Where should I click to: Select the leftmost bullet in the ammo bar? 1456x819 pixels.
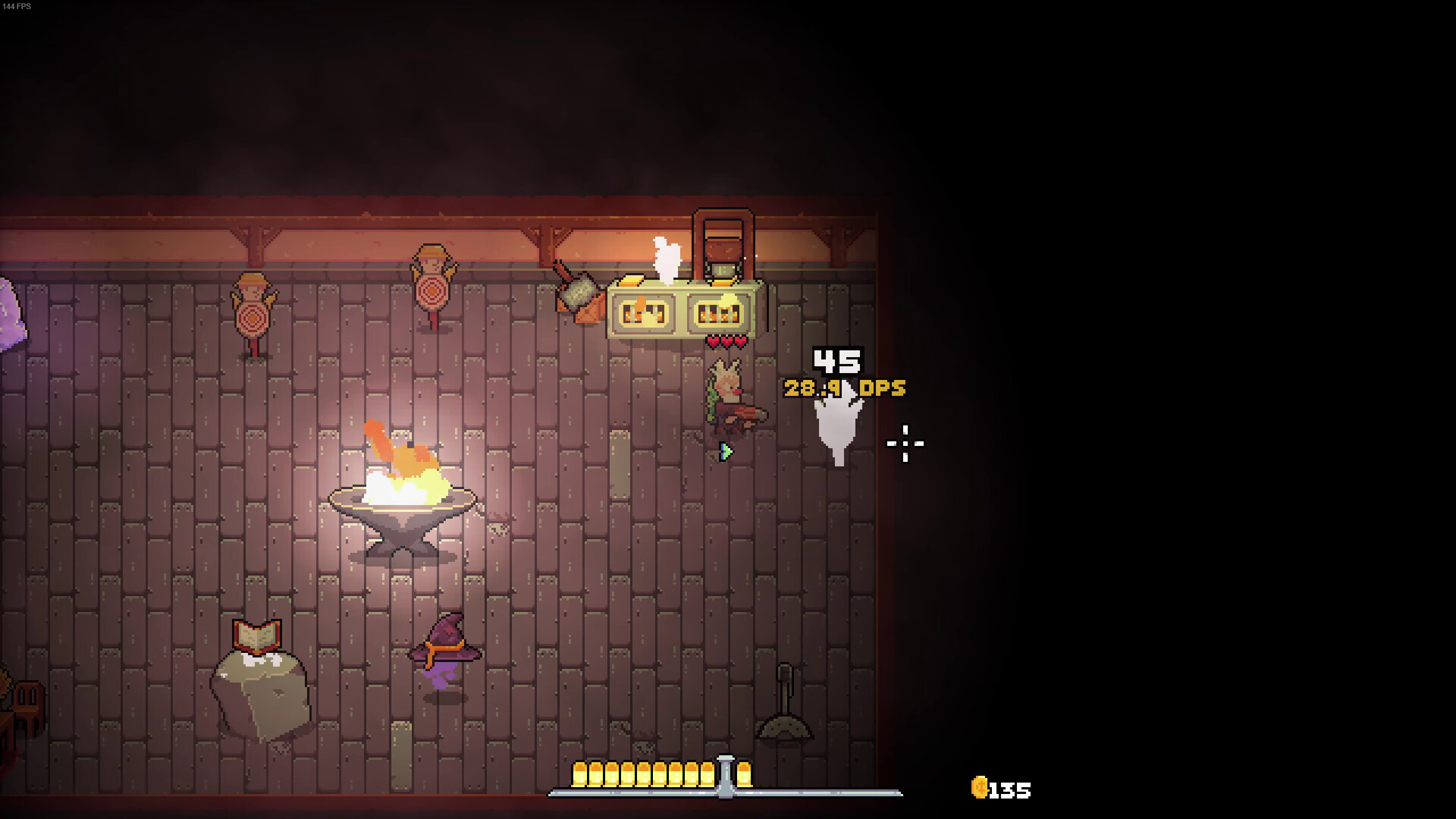581,775
